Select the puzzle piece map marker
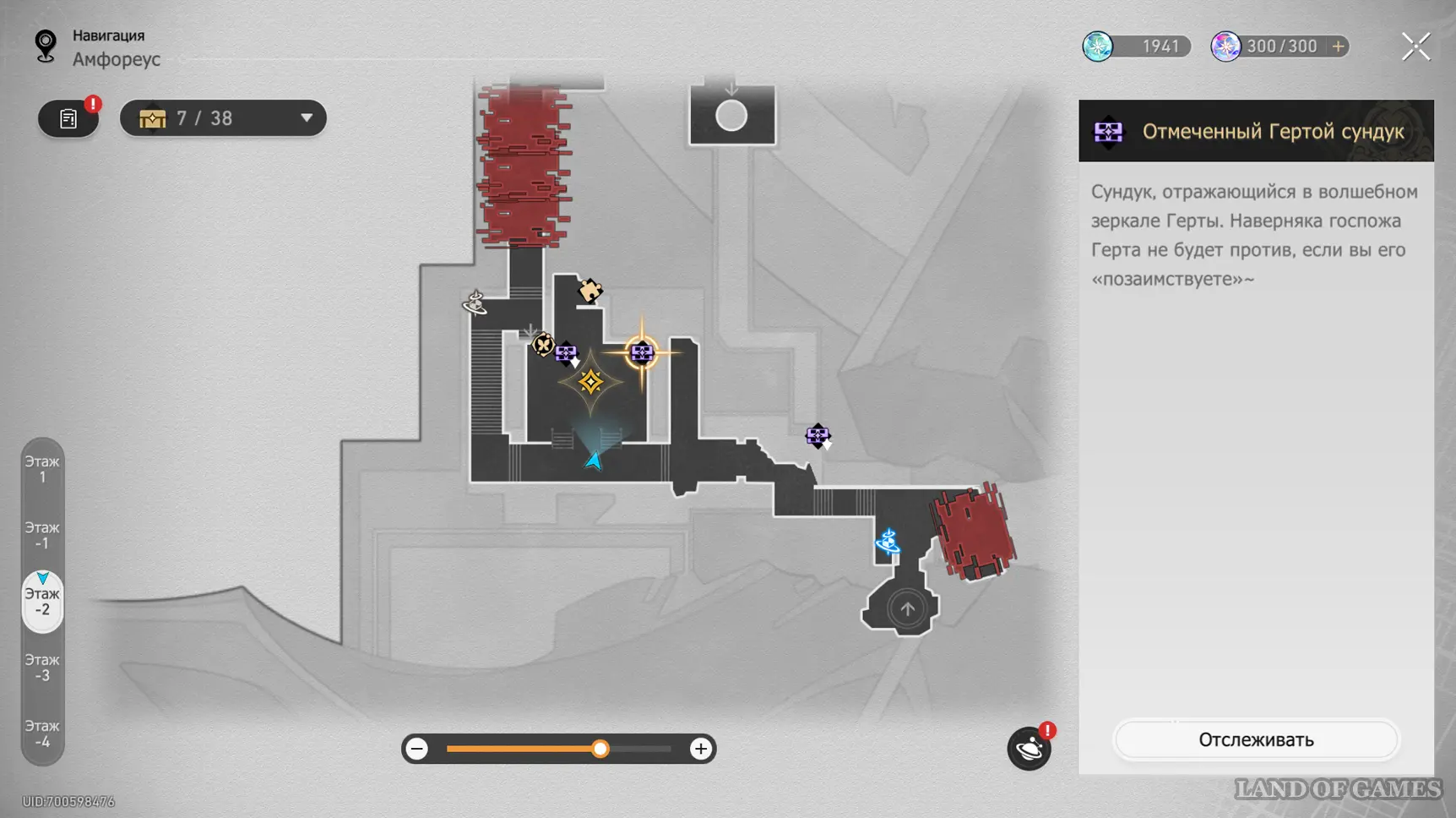 589,291
